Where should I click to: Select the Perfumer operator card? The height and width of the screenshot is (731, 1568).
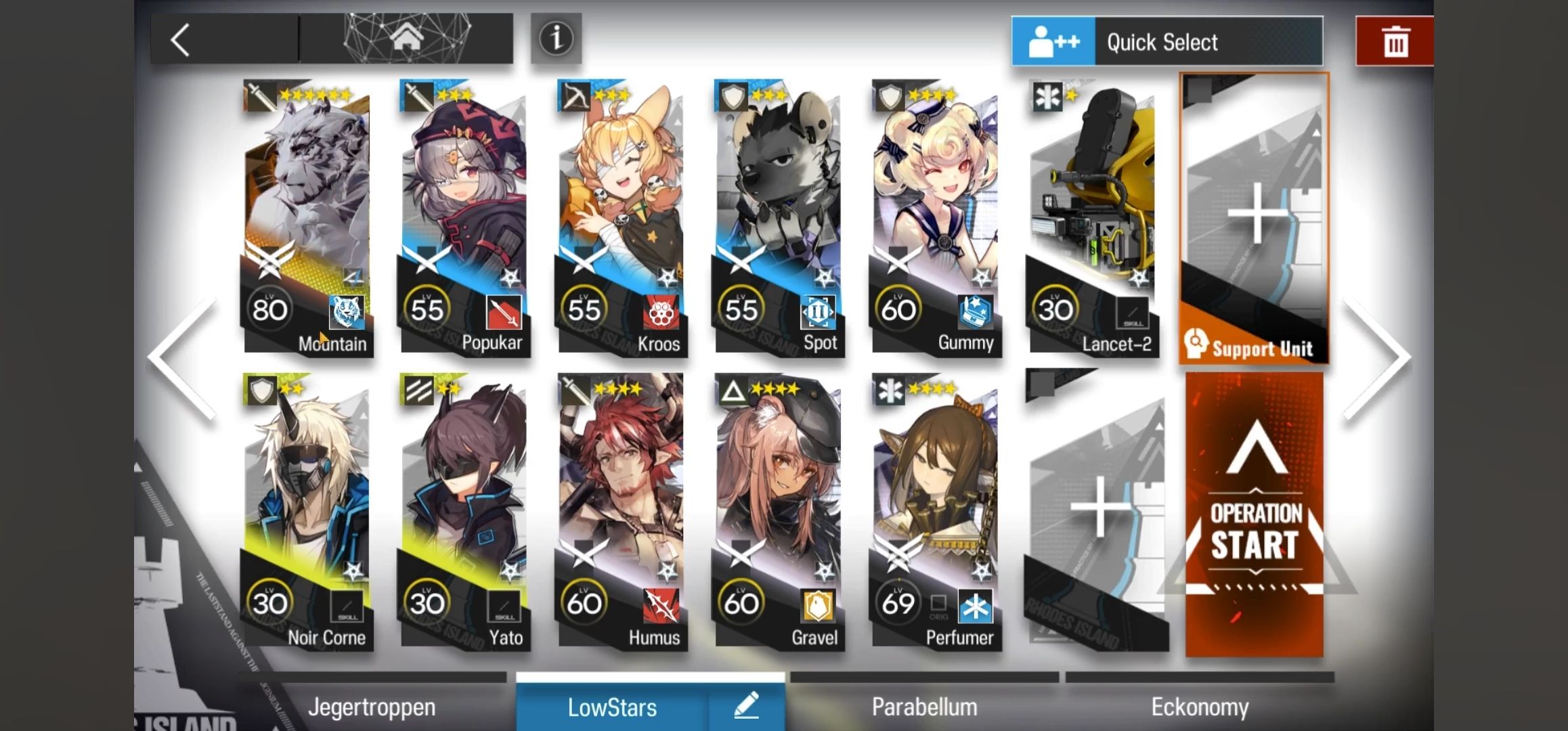[936, 512]
